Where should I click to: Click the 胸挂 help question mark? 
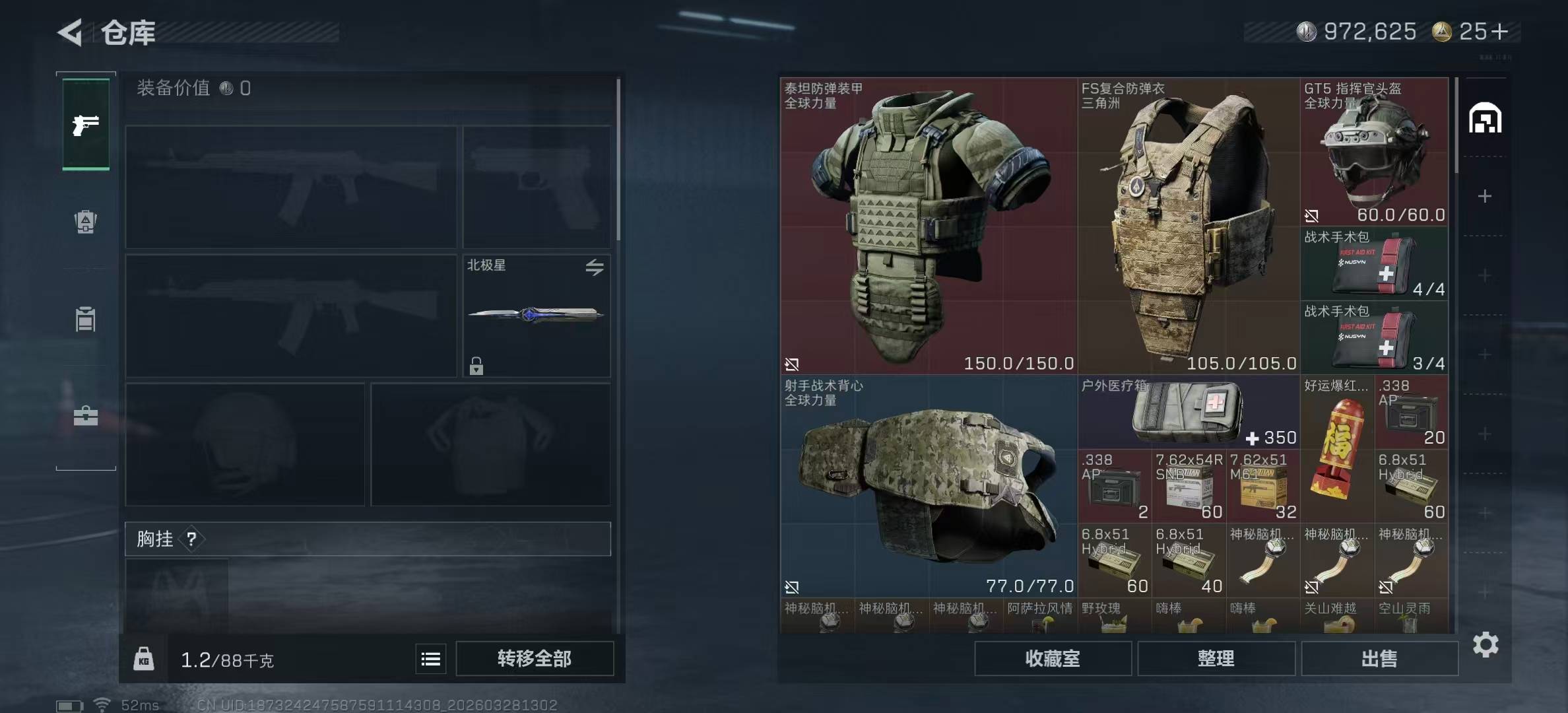click(191, 539)
